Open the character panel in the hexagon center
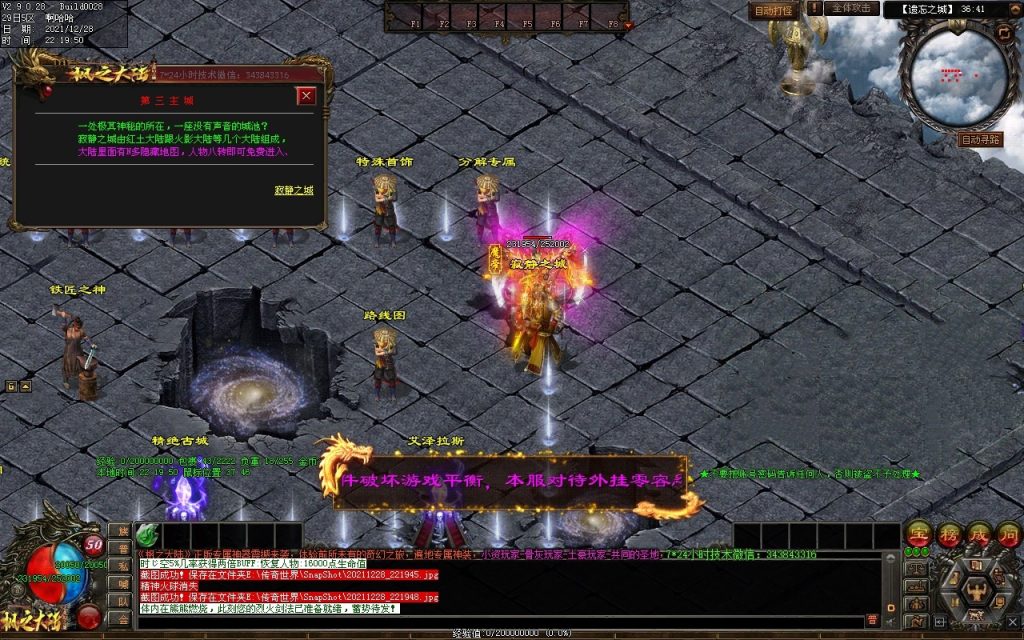The image size is (1024, 640). pos(975,590)
